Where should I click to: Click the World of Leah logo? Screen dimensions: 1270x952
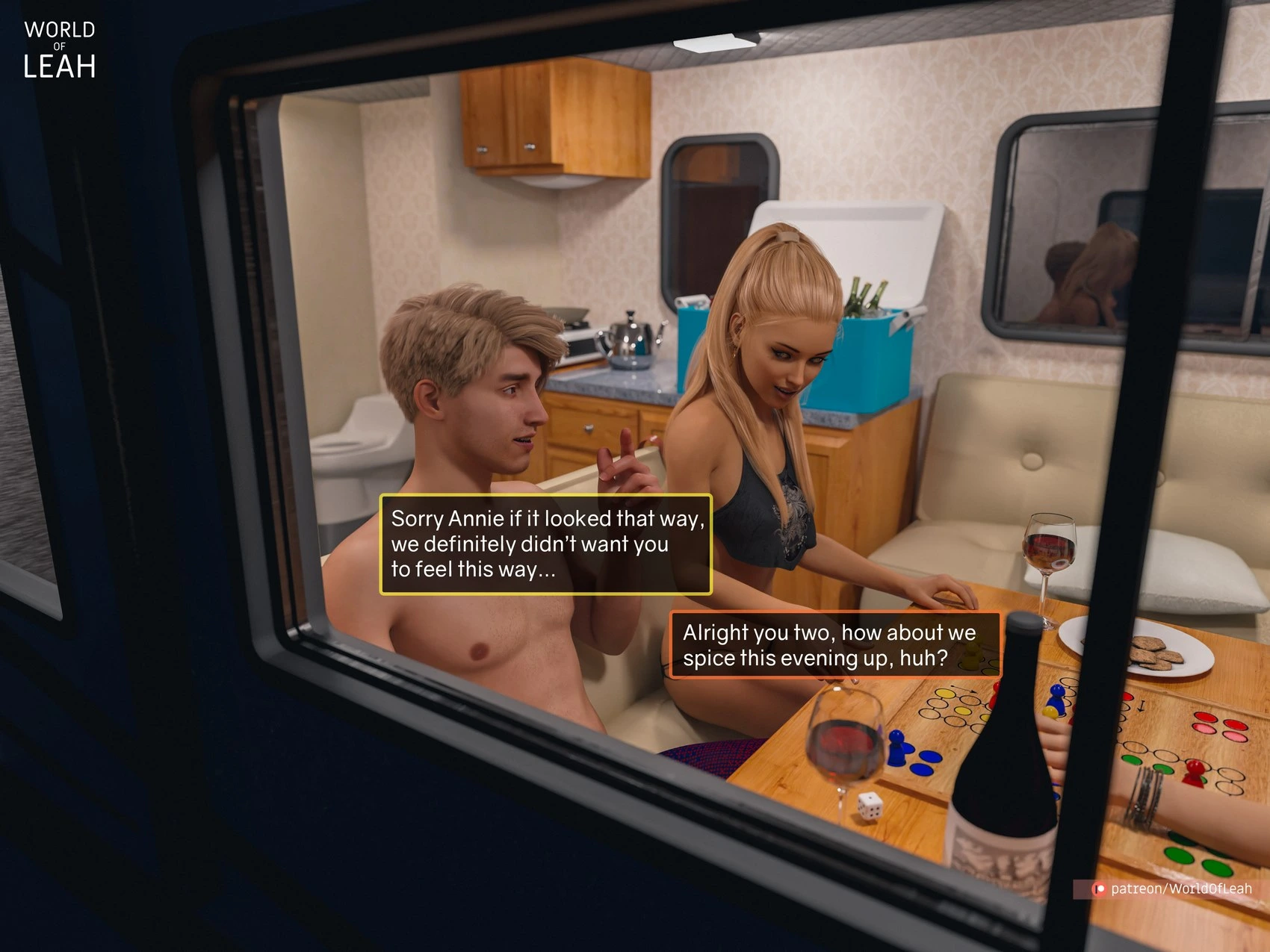pyautogui.click(x=60, y=50)
